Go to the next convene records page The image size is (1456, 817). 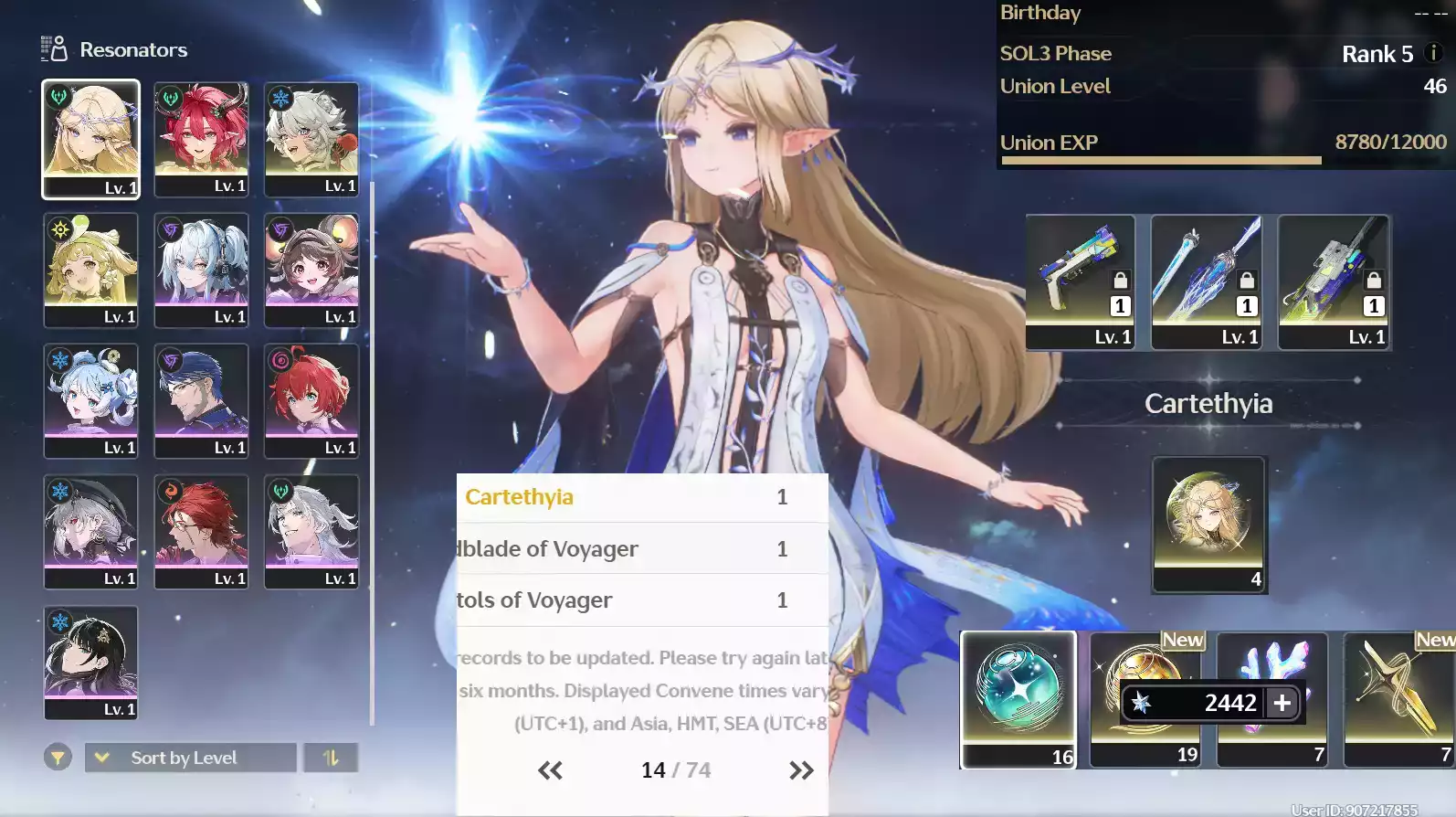(801, 770)
